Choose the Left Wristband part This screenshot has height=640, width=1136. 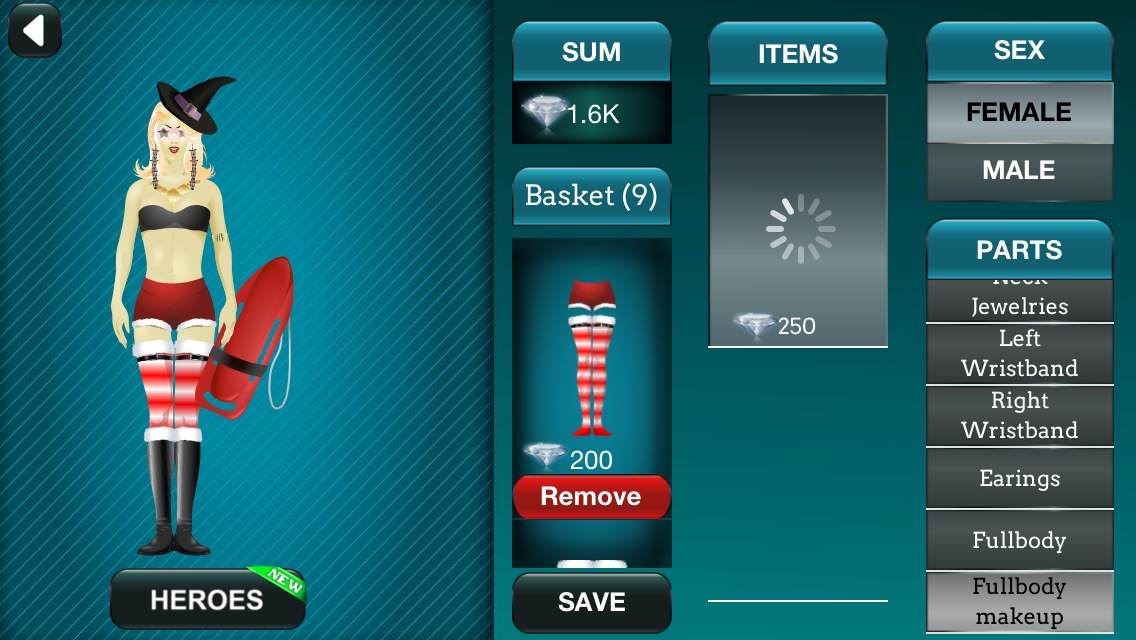tap(1019, 354)
